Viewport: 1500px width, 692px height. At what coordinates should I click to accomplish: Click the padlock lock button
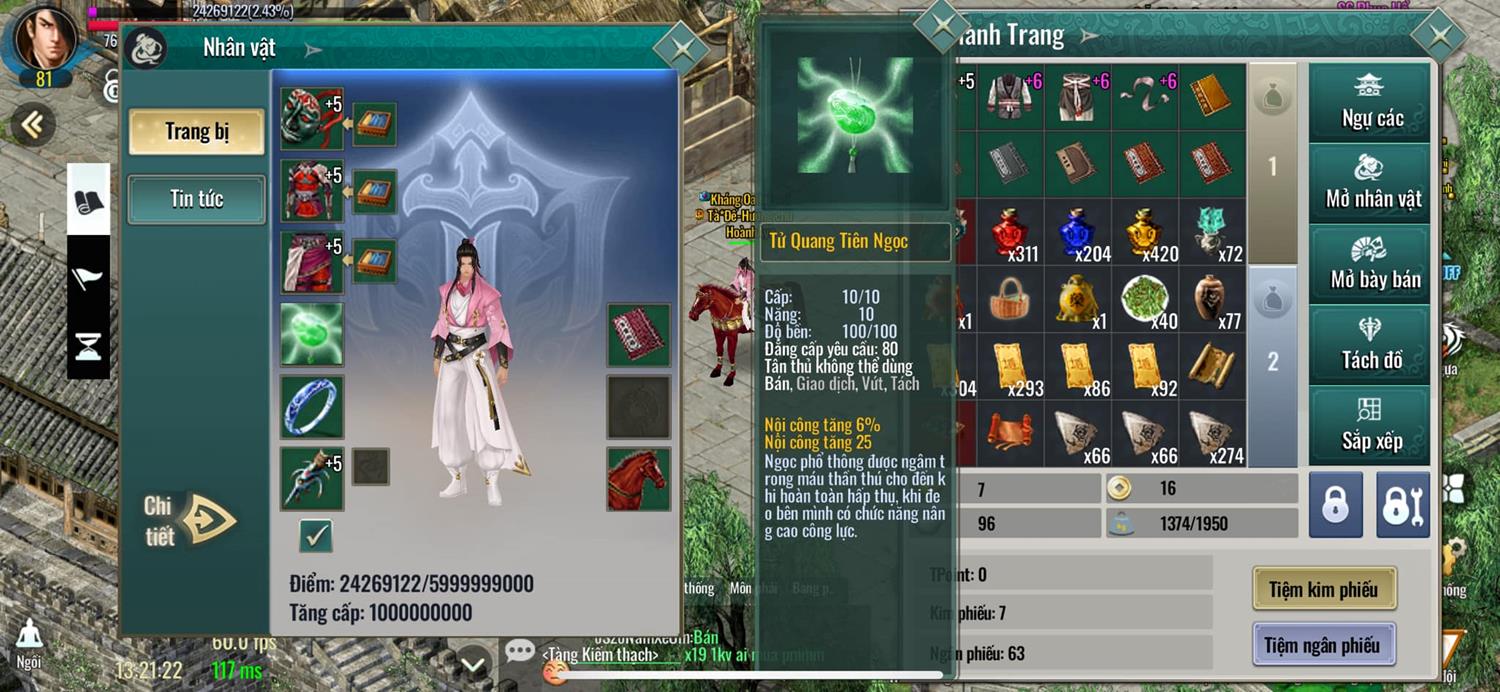click(1335, 505)
